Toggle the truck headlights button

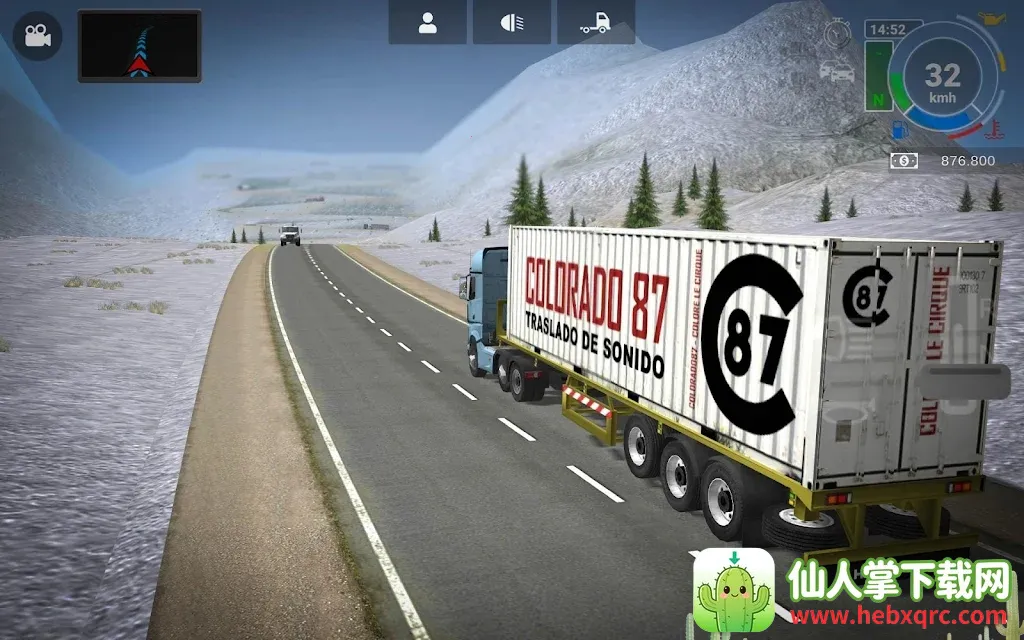[x=511, y=24]
